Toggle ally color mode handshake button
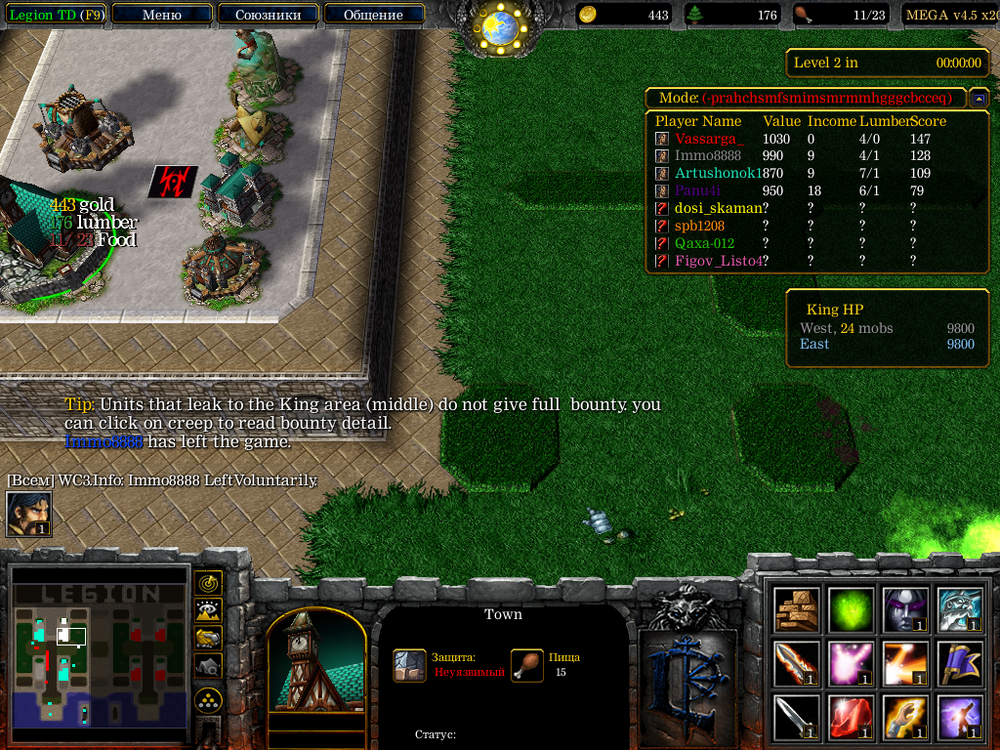1000x750 pixels. (208, 637)
